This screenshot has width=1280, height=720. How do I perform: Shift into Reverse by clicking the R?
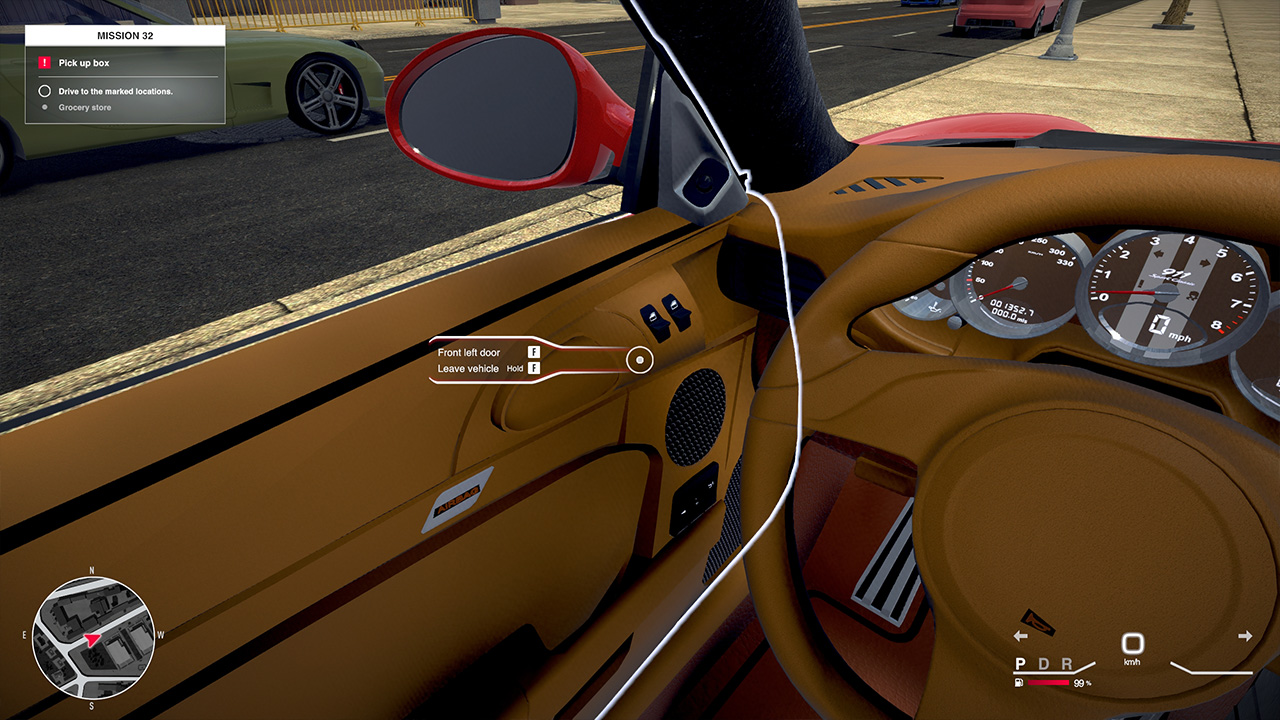tap(1068, 663)
